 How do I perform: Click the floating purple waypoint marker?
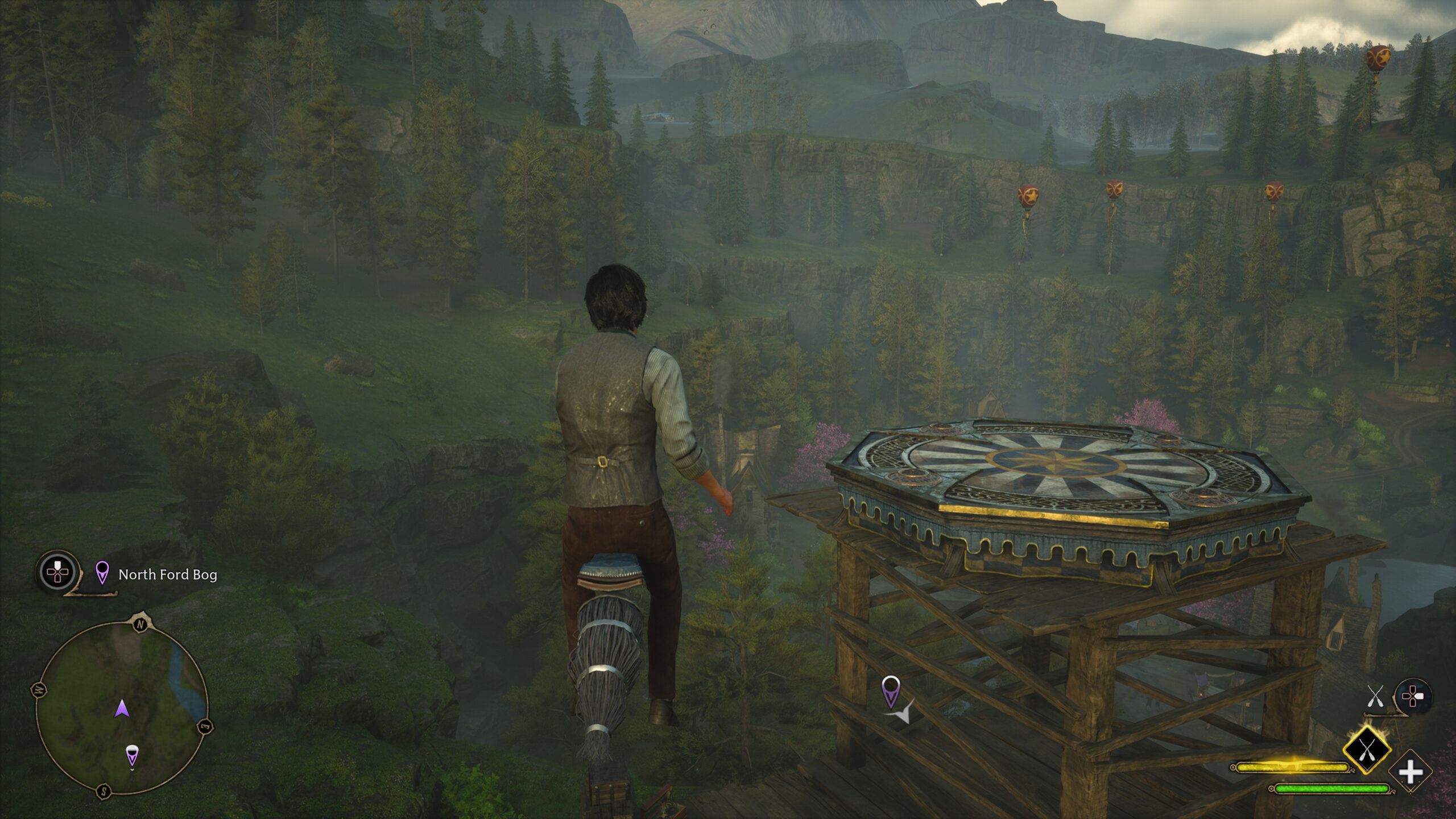(x=890, y=690)
